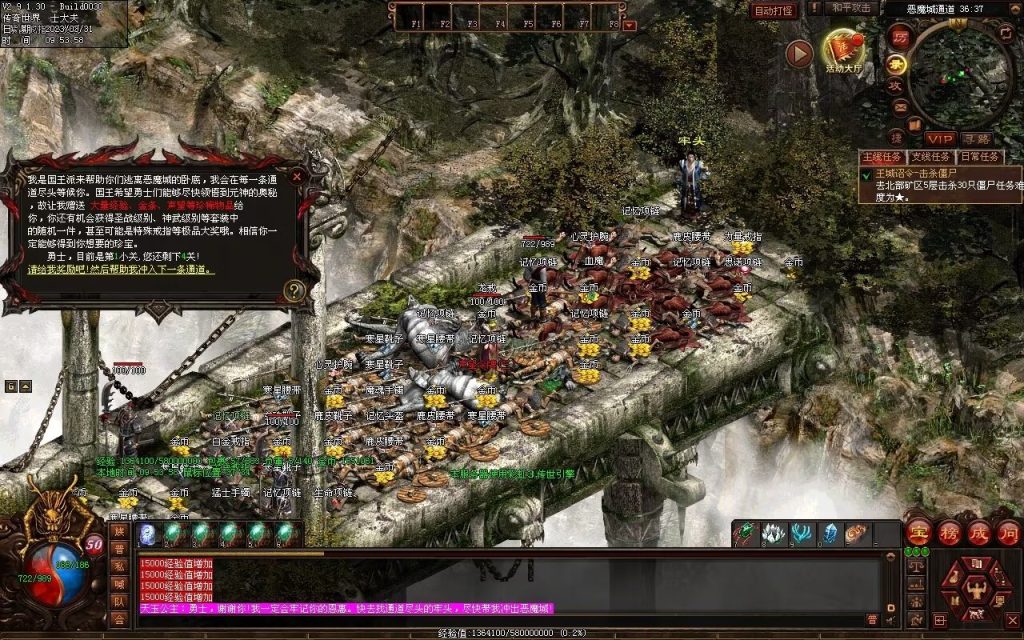Change the 和平攻击 attack mode
This screenshot has height=640, width=1024.
pyautogui.click(x=852, y=8)
